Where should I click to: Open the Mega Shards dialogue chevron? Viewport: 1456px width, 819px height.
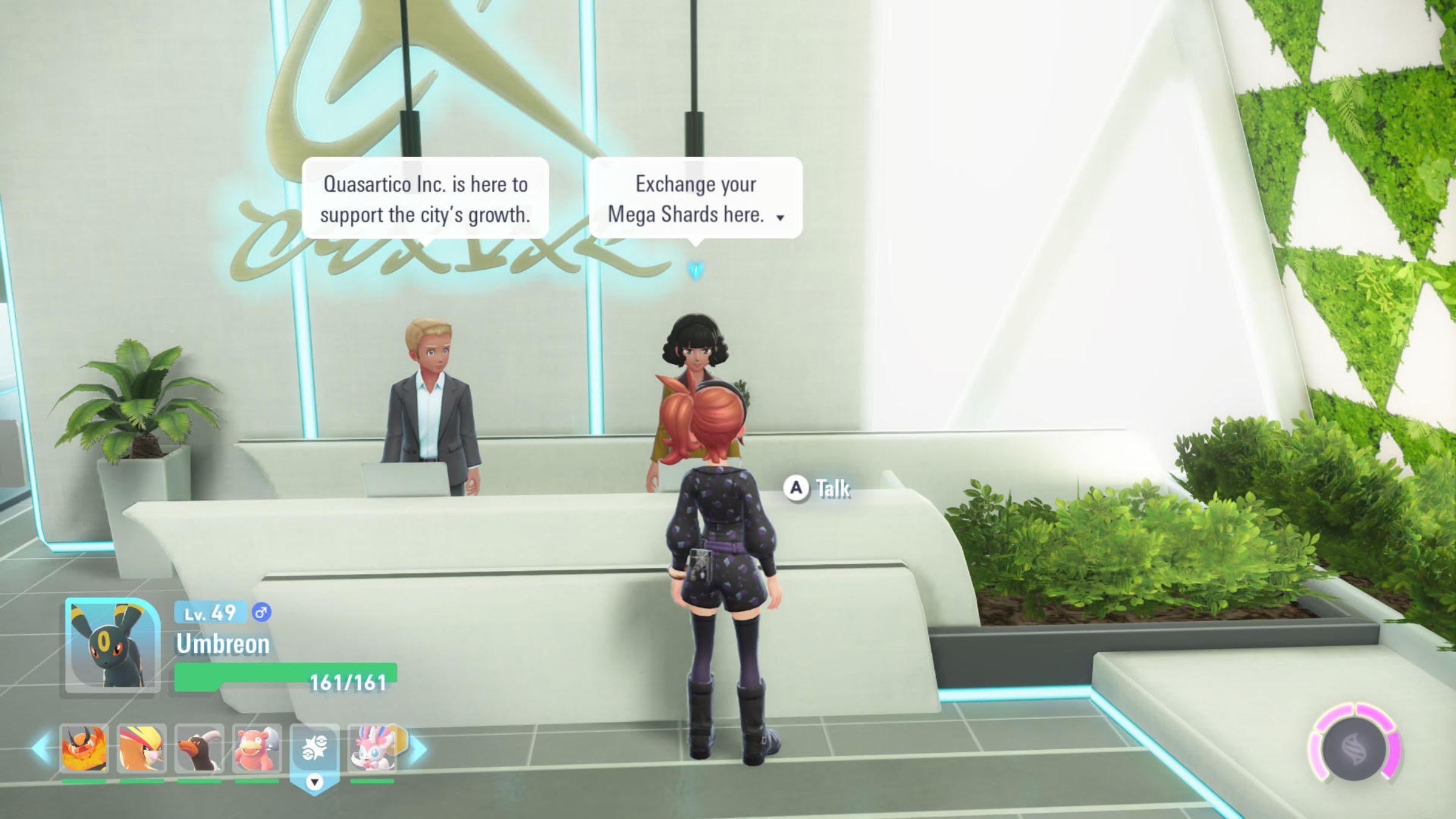tap(780, 217)
